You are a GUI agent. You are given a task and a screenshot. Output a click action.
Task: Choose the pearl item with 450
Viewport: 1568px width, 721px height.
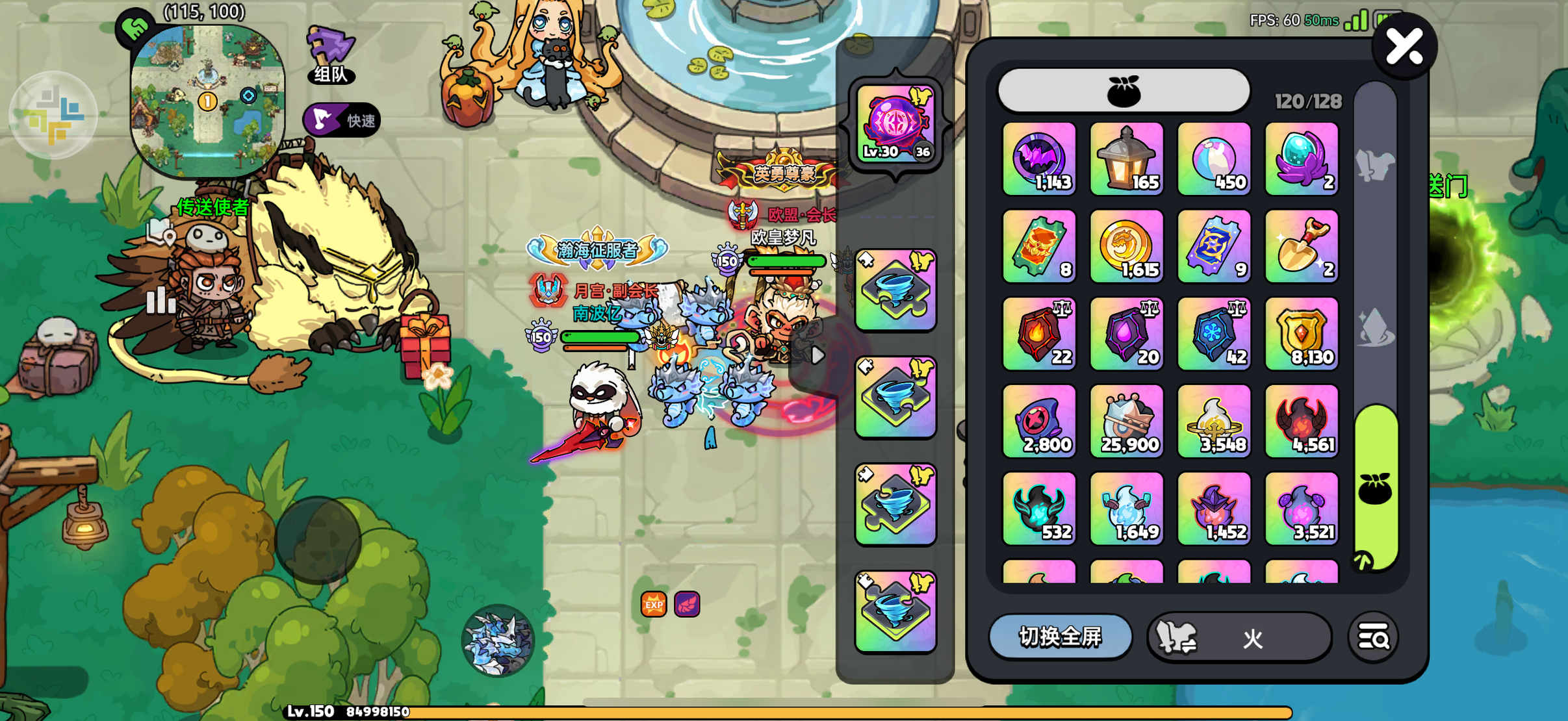tap(1214, 159)
